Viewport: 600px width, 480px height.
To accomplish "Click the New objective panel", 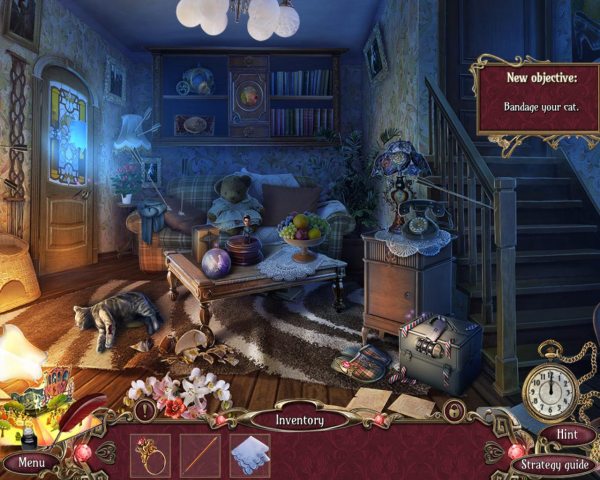I will click(536, 98).
